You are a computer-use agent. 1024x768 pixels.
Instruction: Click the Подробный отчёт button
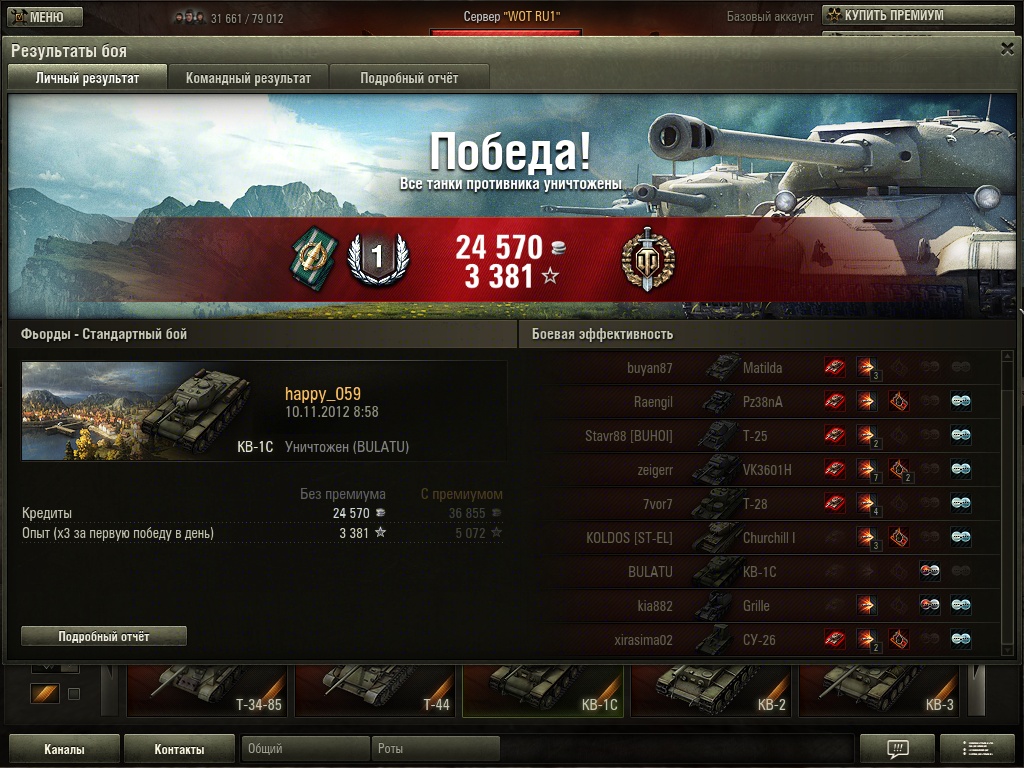pos(104,636)
